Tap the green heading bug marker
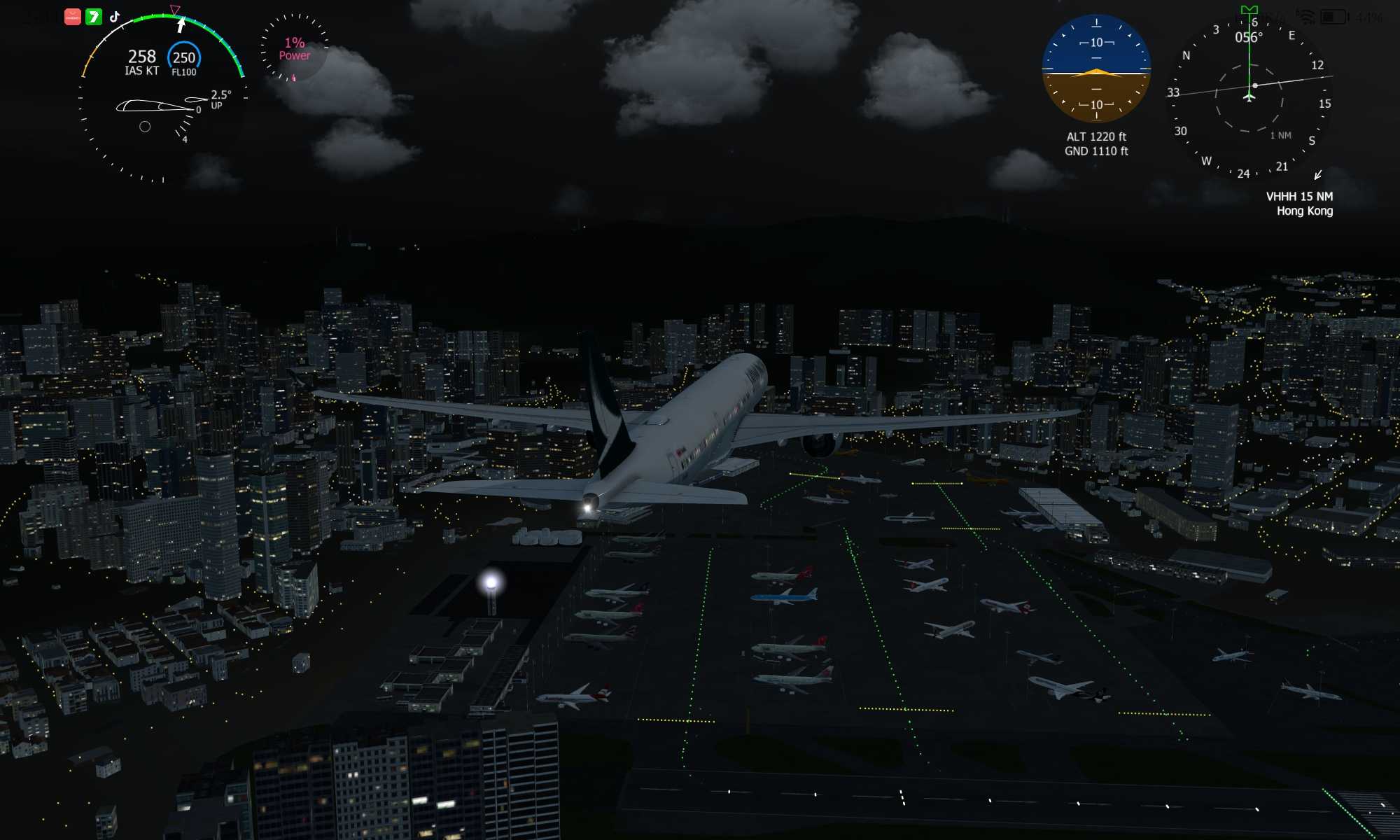Image resolution: width=1400 pixels, height=840 pixels. point(1249,10)
